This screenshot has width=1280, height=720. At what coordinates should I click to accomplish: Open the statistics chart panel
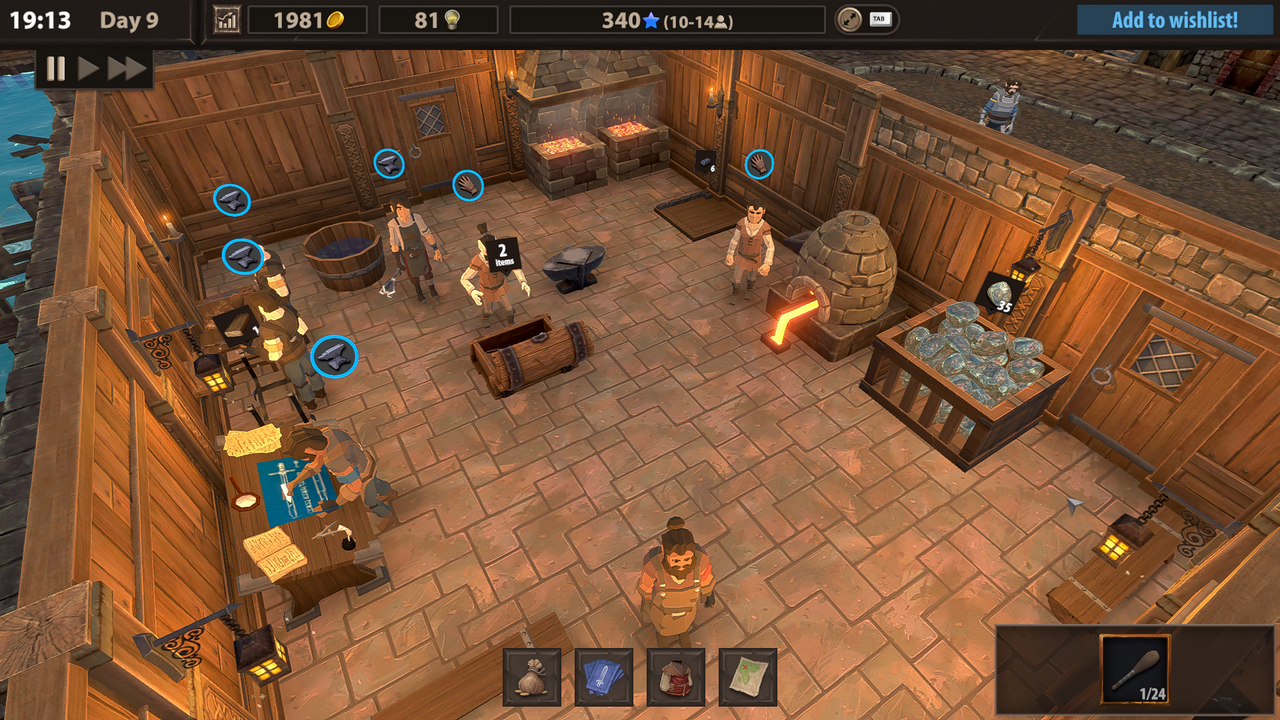tap(226, 18)
